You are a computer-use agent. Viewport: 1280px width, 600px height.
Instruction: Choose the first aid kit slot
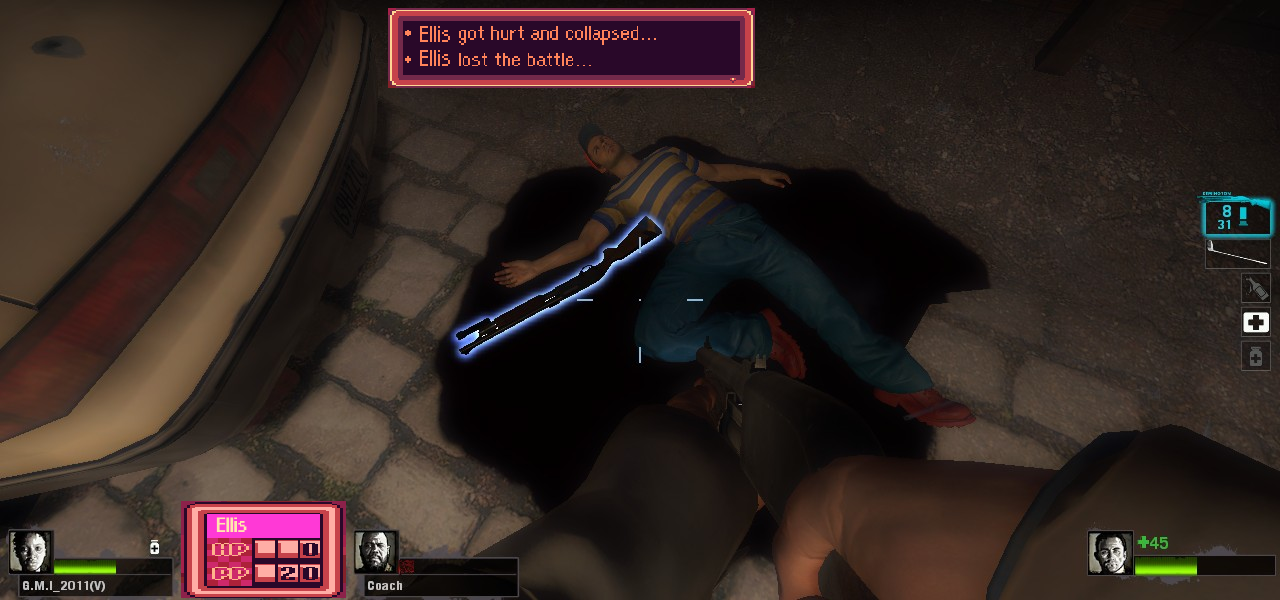[x=1255, y=322]
